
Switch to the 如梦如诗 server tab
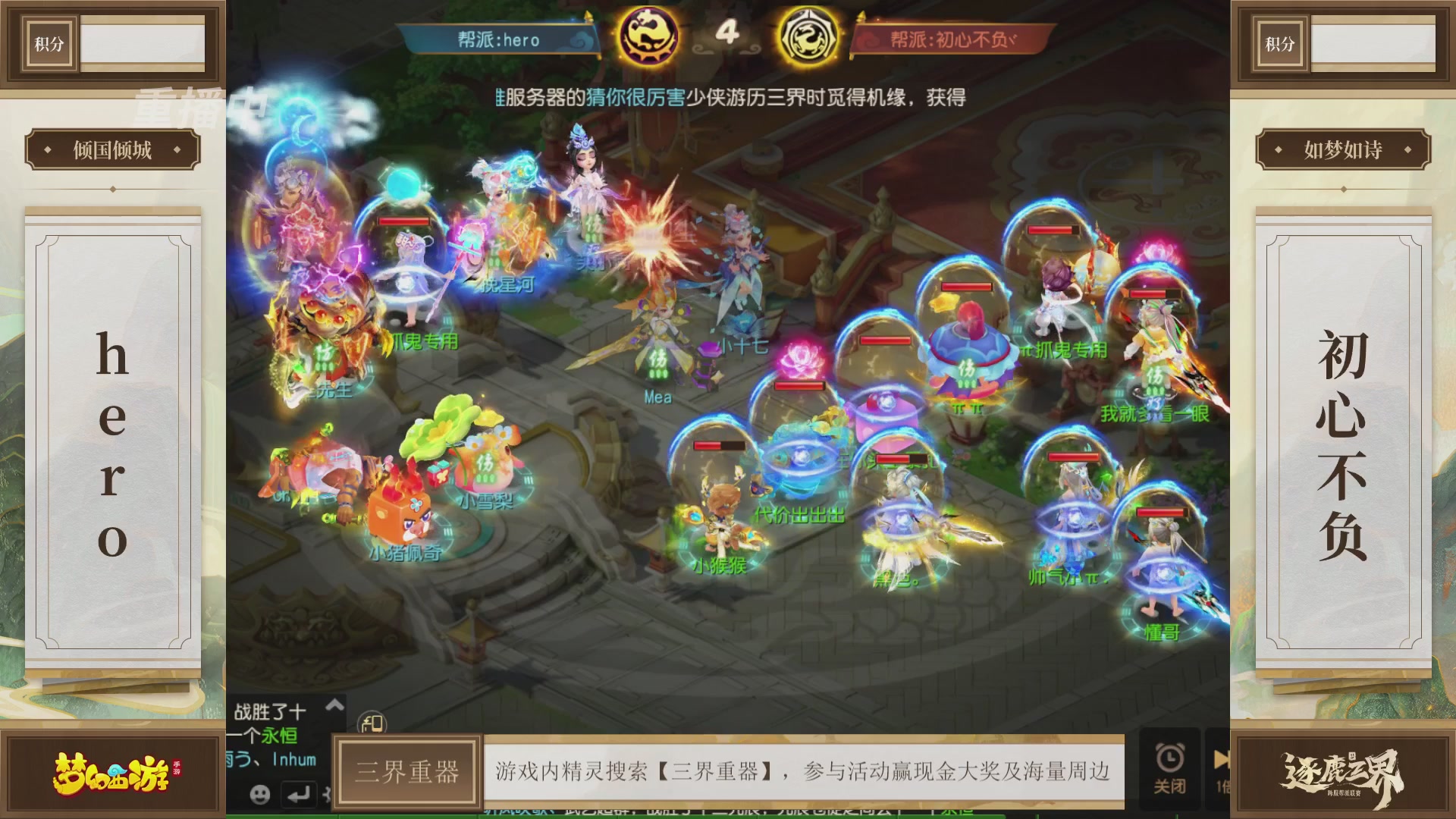(1342, 149)
